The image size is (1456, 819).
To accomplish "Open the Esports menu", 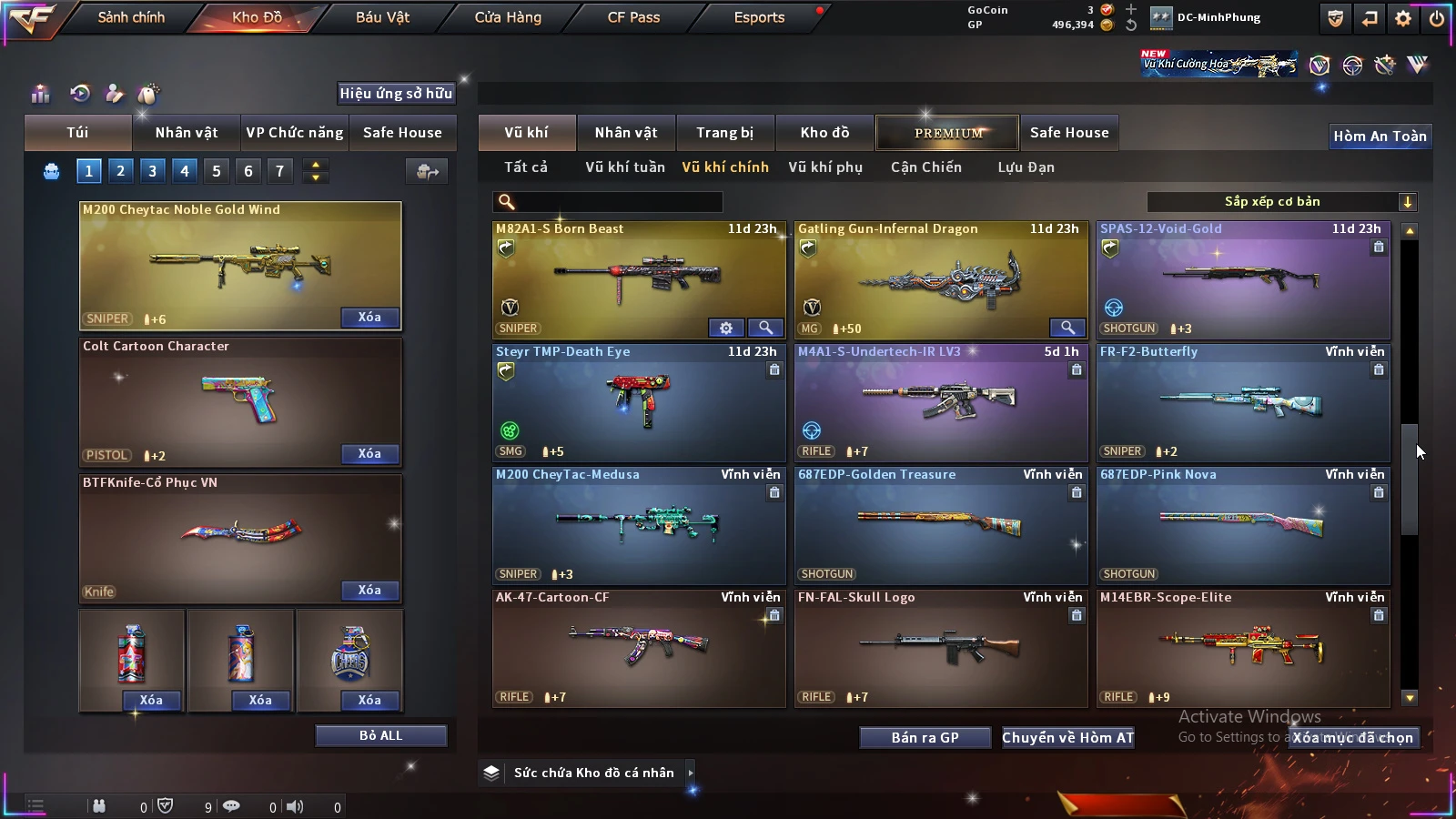I will click(759, 17).
